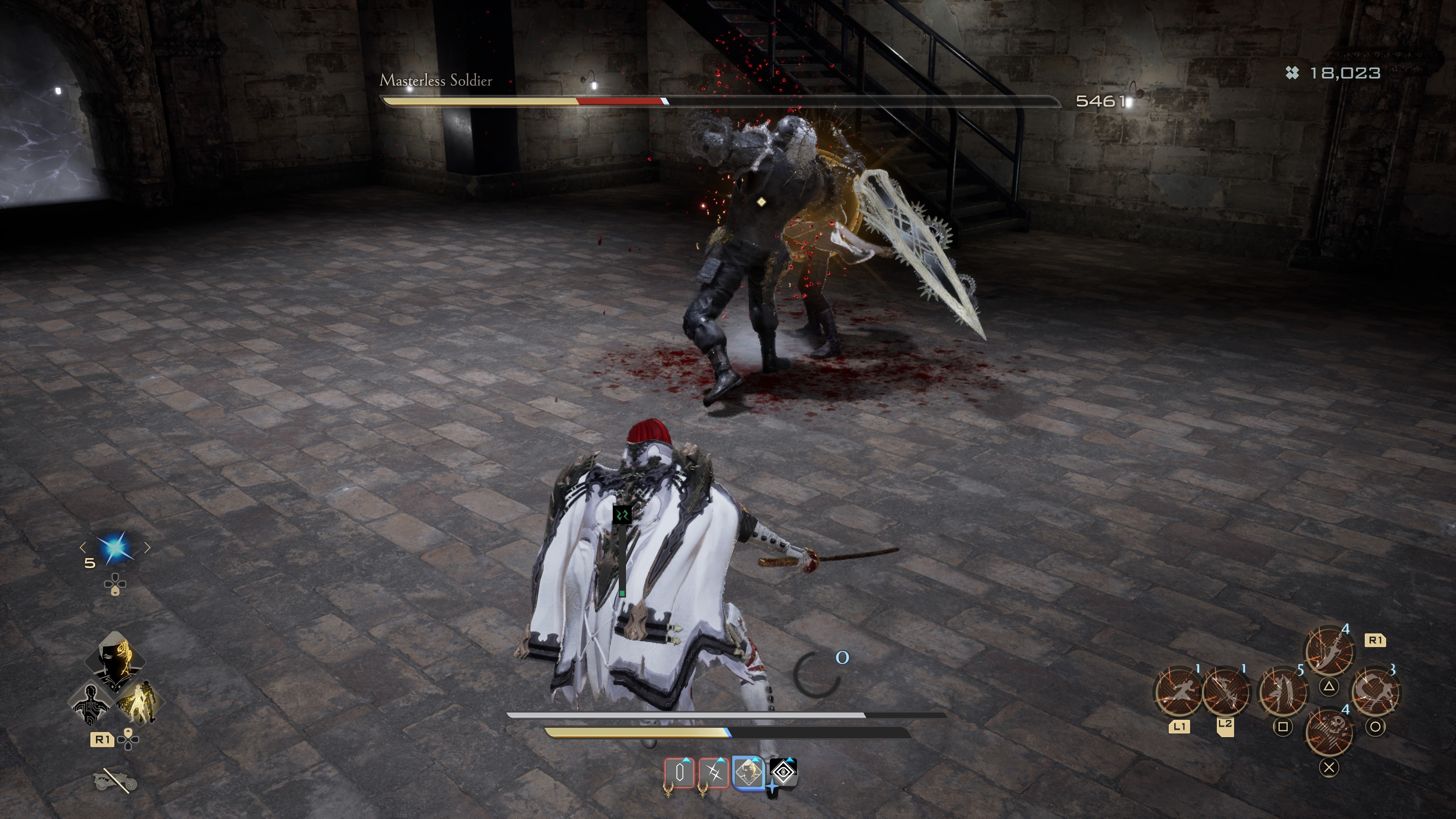1456x819 pixels.
Task: Use the skull ability icon
Action: [1329, 731]
